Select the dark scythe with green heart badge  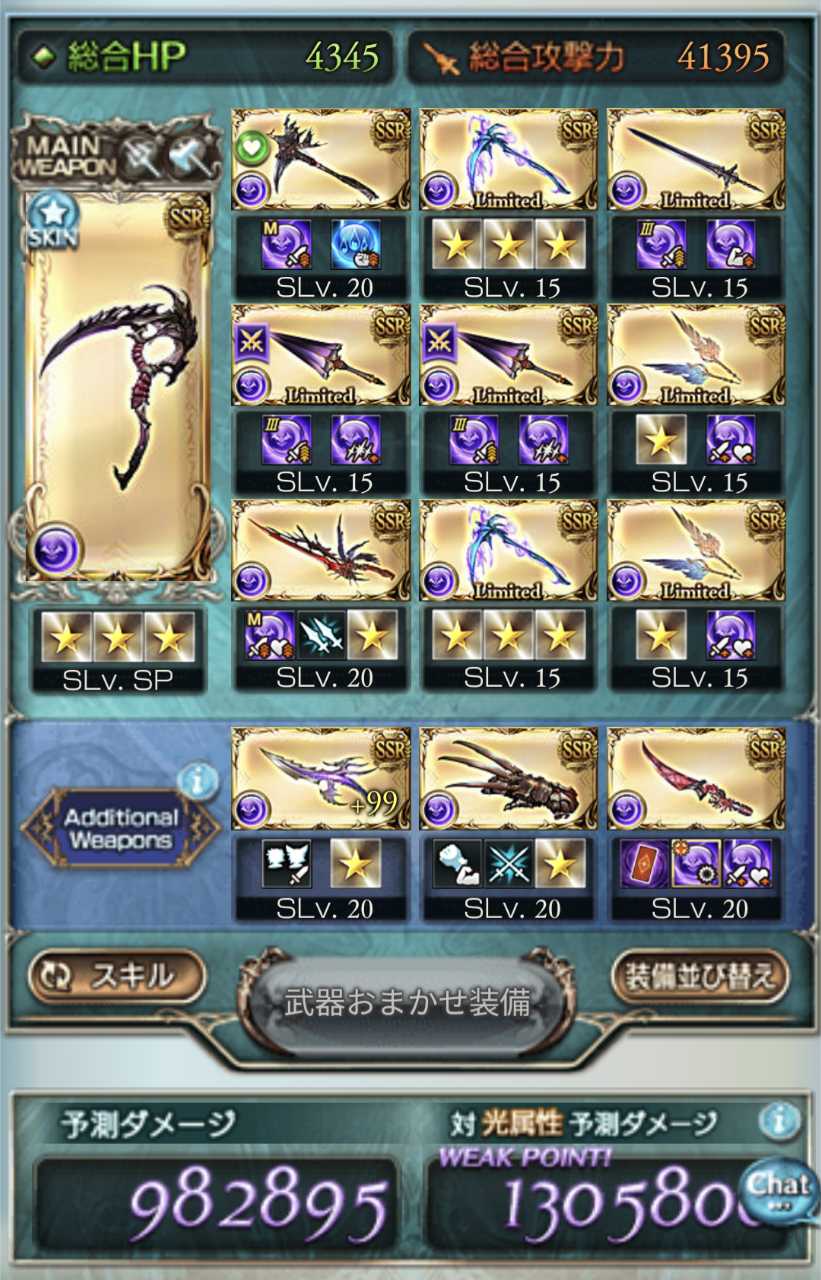coord(321,160)
